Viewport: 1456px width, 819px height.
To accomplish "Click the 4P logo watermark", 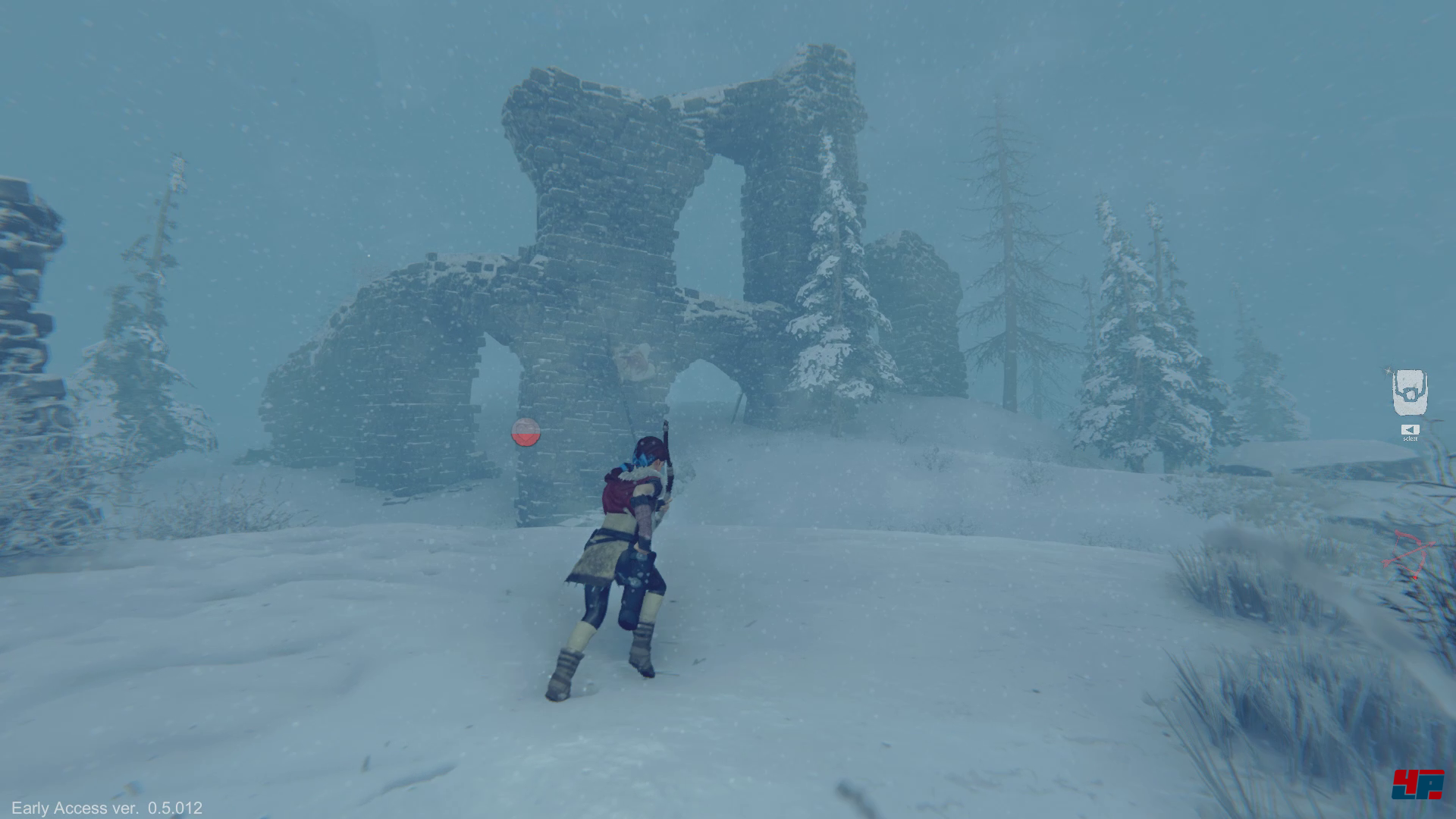I will (x=1417, y=784).
